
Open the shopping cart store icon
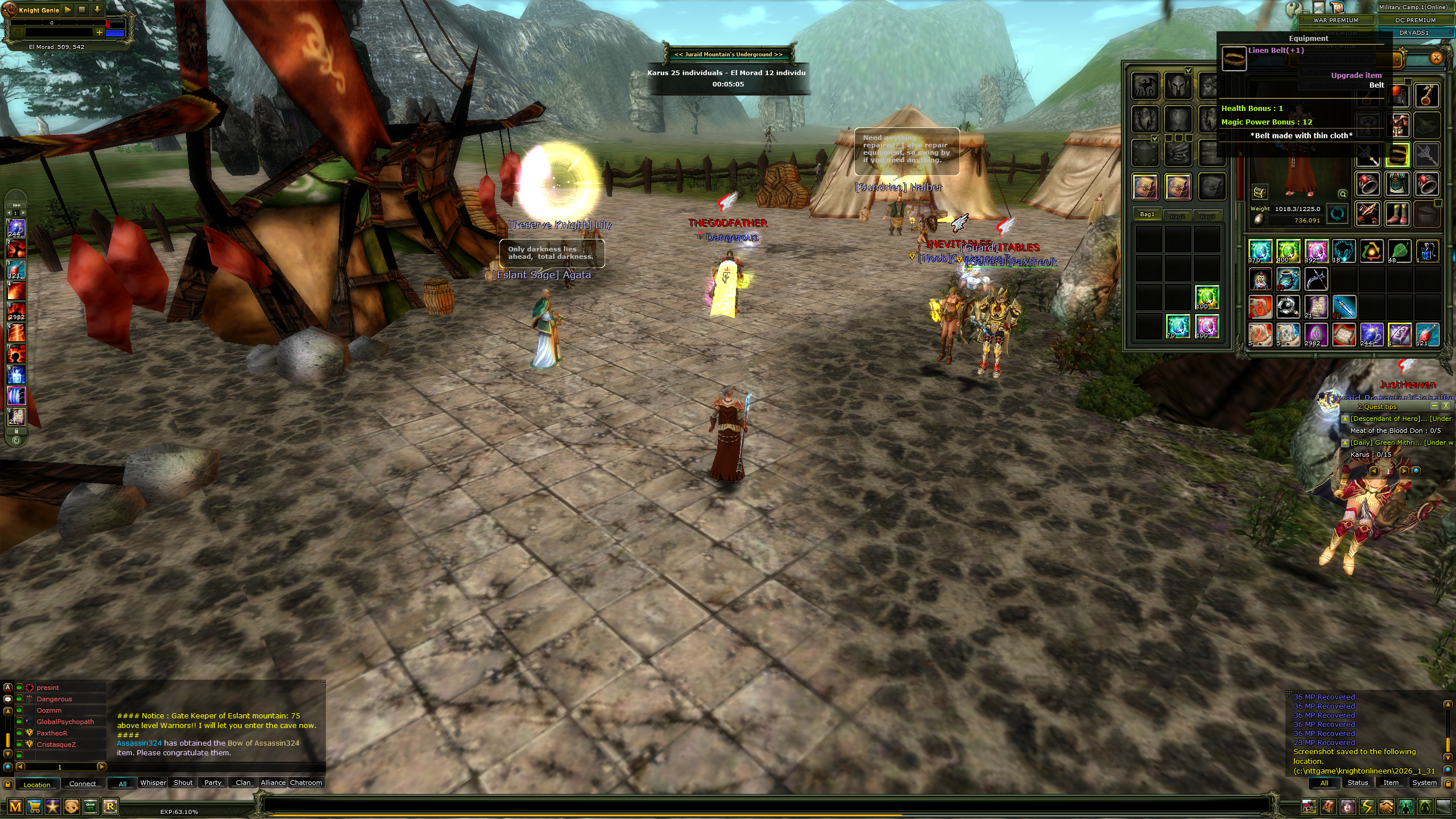tap(34, 806)
